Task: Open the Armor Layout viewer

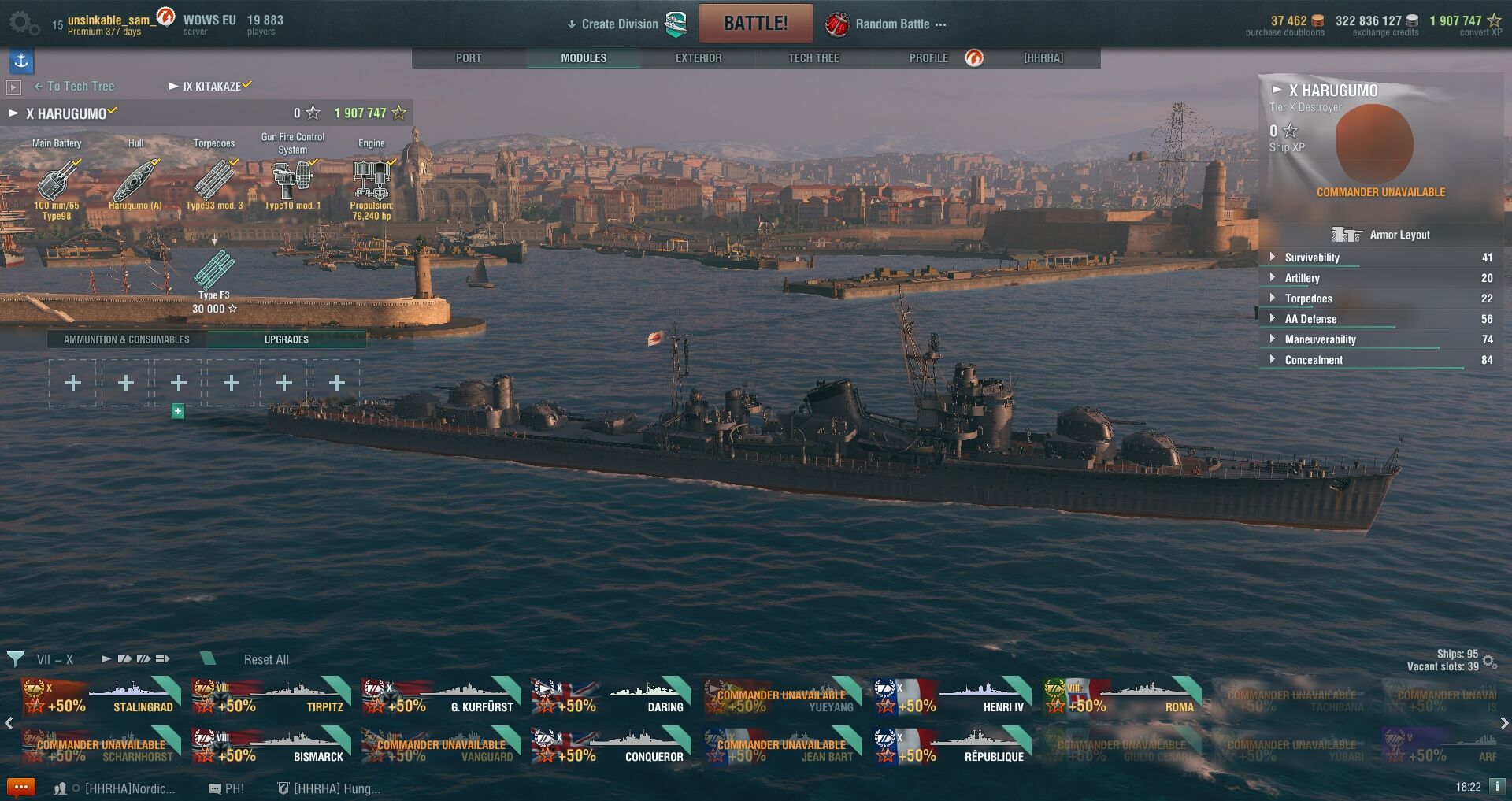Action: 1381,235
